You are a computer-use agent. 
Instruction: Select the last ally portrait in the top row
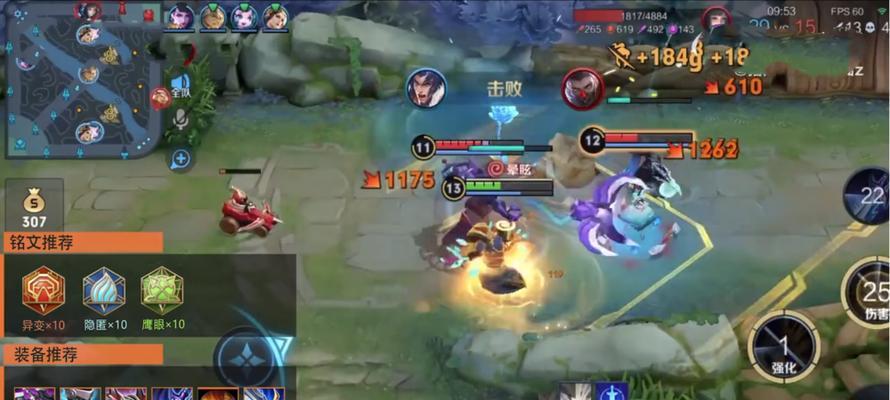coord(275,16)
